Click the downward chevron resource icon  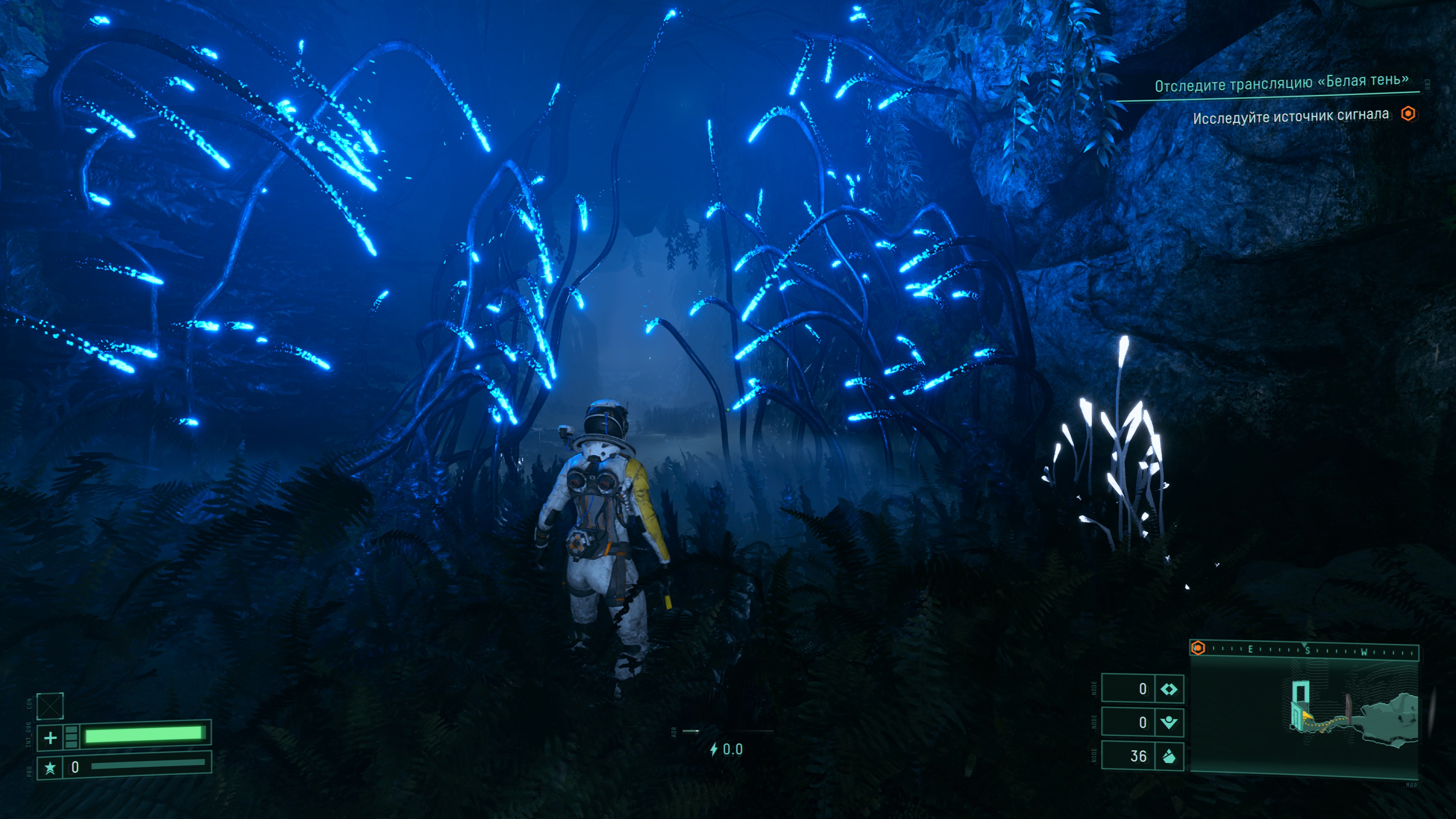click(1168, 722)
